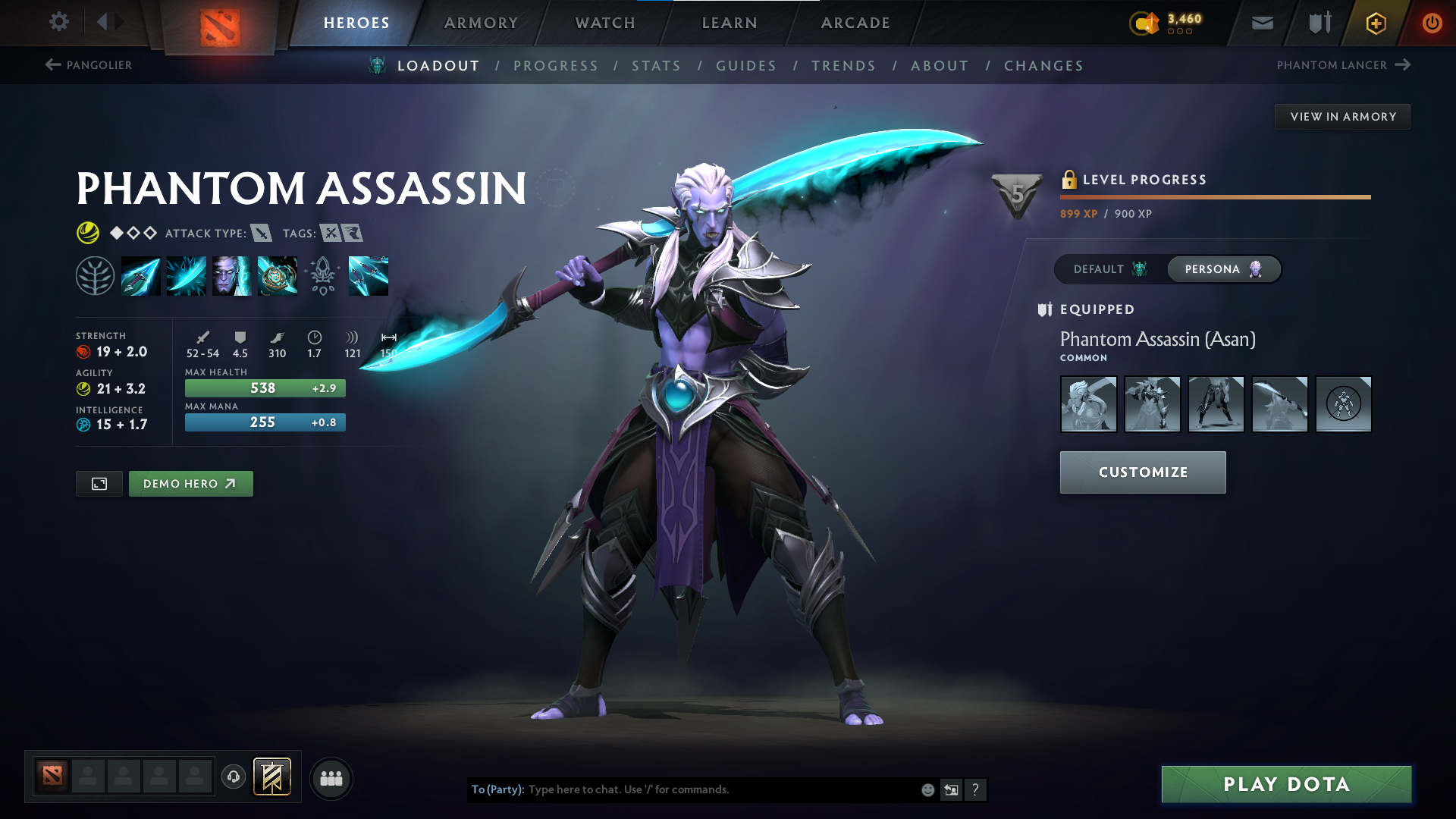
Task: Click the settings gear in the top left
Action: tap(59, 22)
